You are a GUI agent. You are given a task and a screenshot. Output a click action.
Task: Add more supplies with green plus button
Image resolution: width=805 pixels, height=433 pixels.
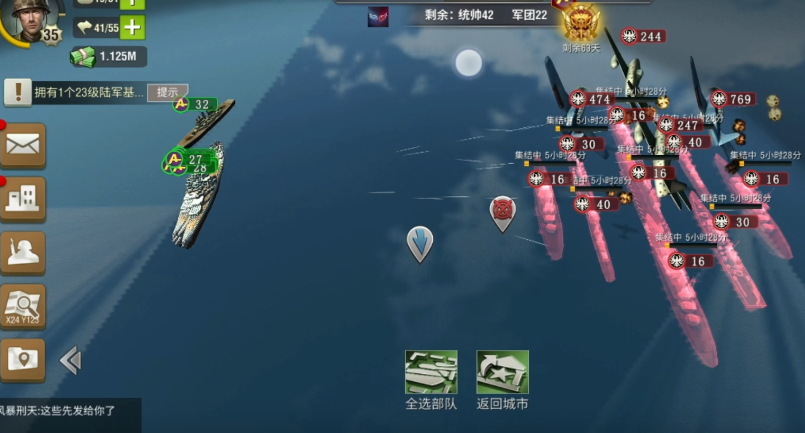click(132, 28)
